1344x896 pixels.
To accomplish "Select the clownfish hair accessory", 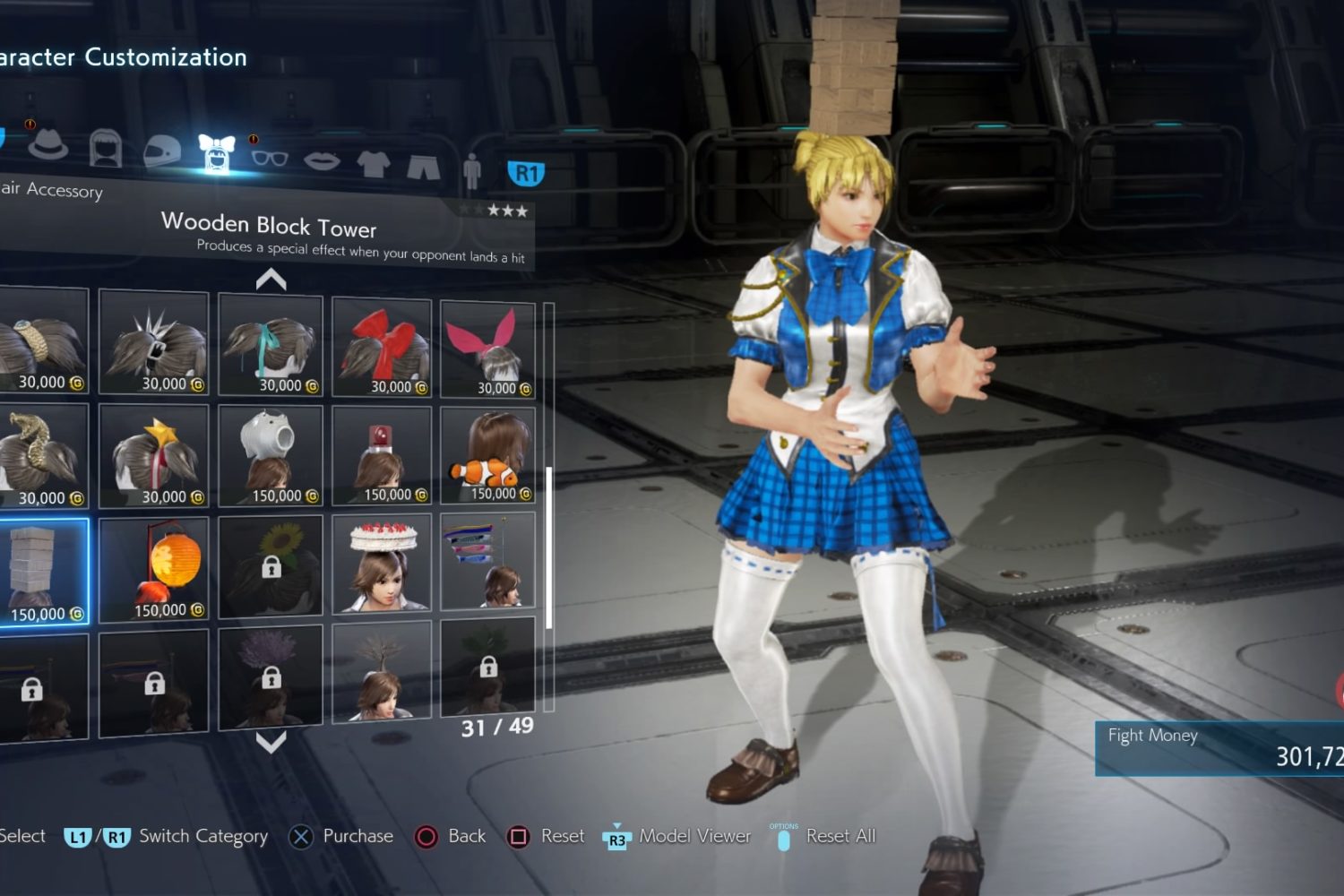I will pos(488,457).
